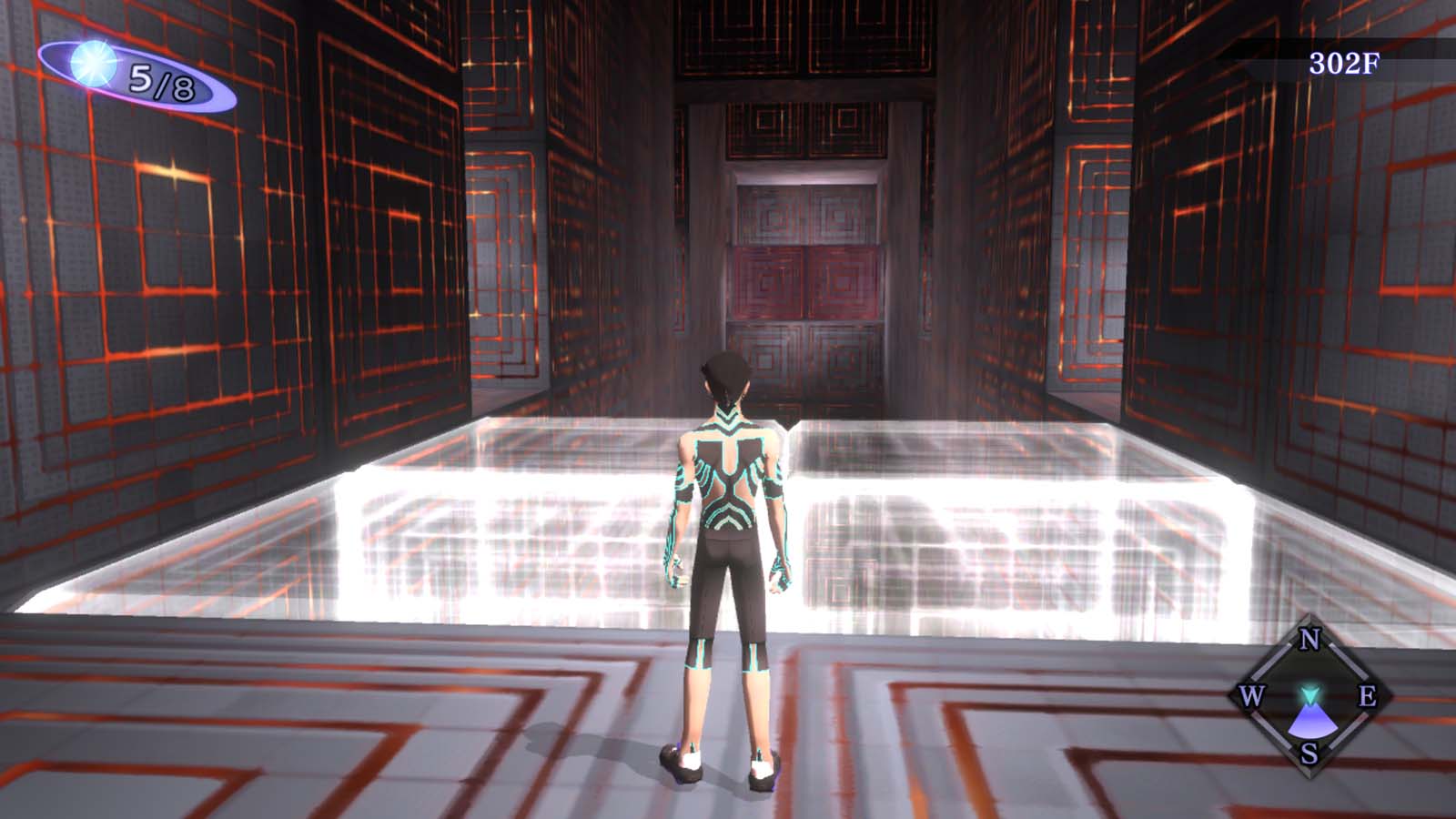Select the 302F floor indicator

[x=1344, y=64]
